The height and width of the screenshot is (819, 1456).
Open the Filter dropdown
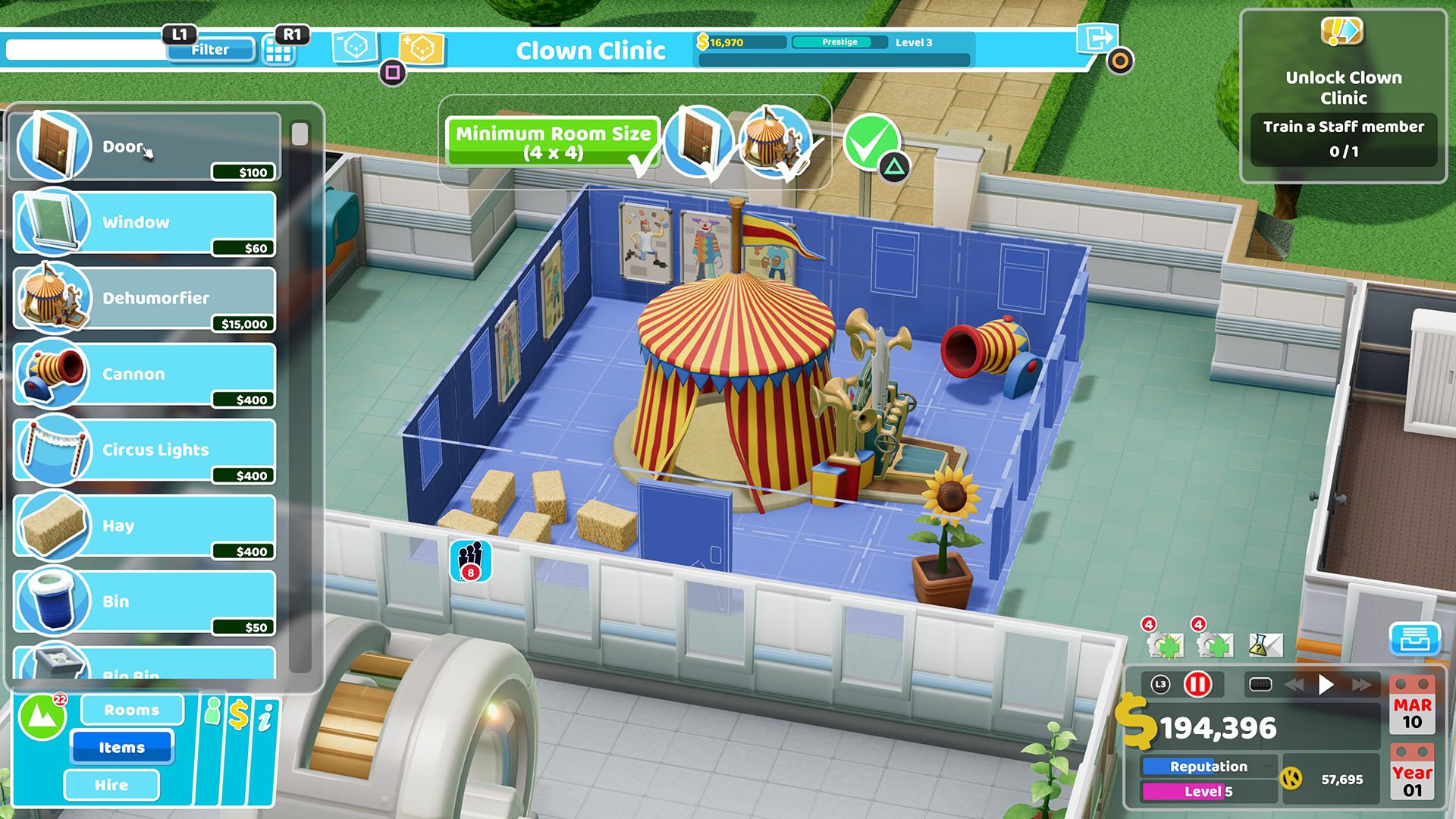210,50
